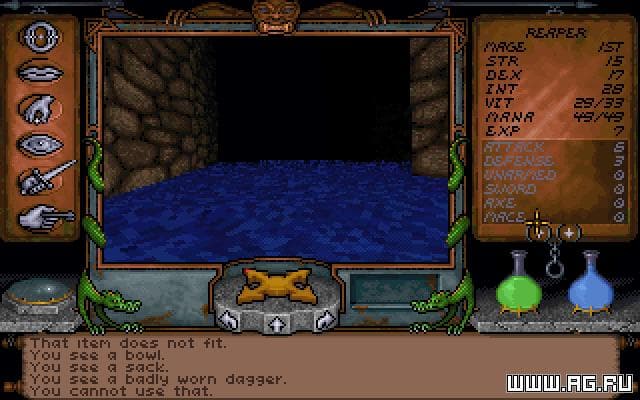Choose the Pick Up grabbing hand icon
640x400 pixels.
[39, 108]
